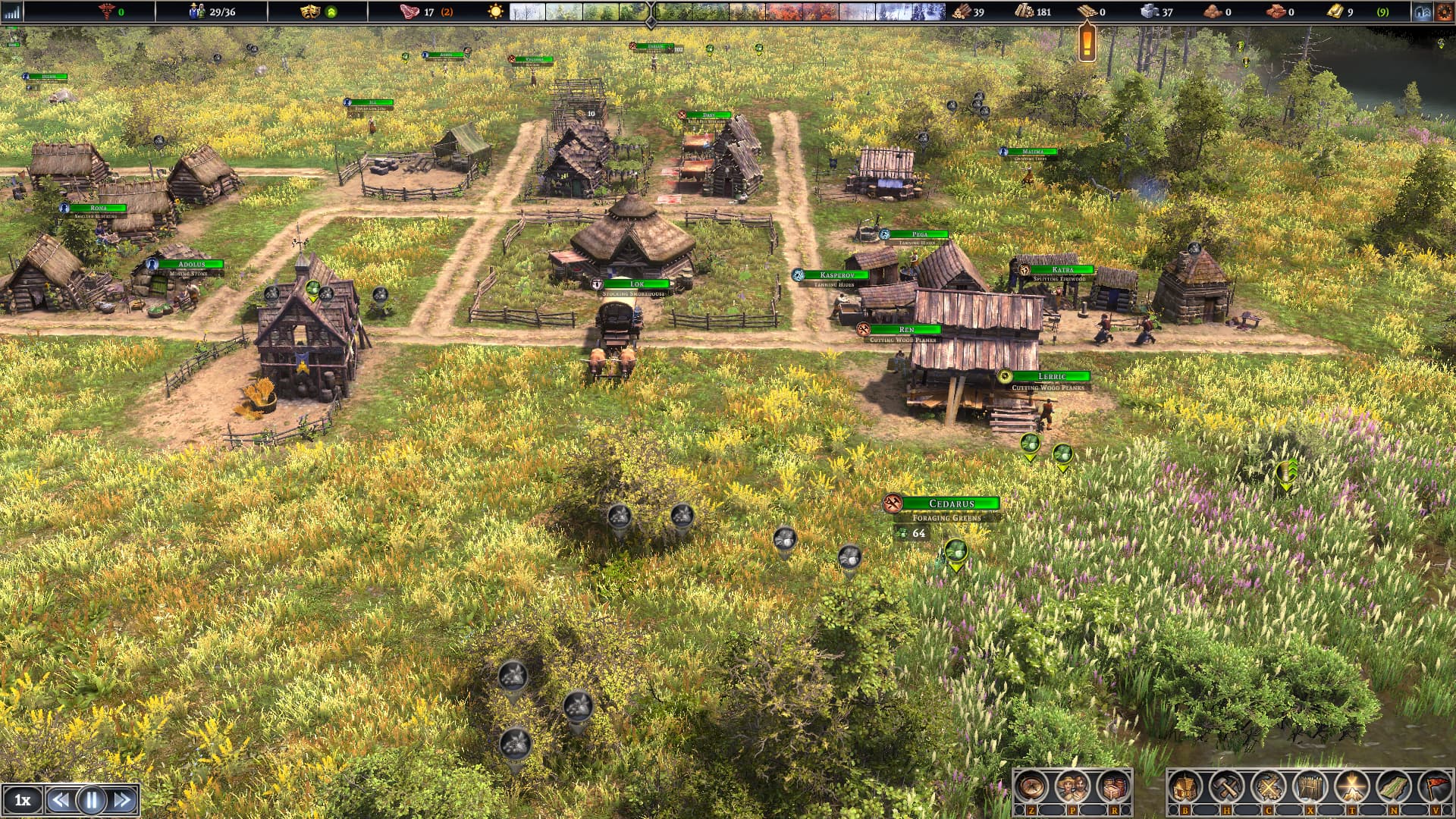This screenshot has width=1456, height=819.
Task: Choose the terrain field tool
Action: pos(1393,788)
